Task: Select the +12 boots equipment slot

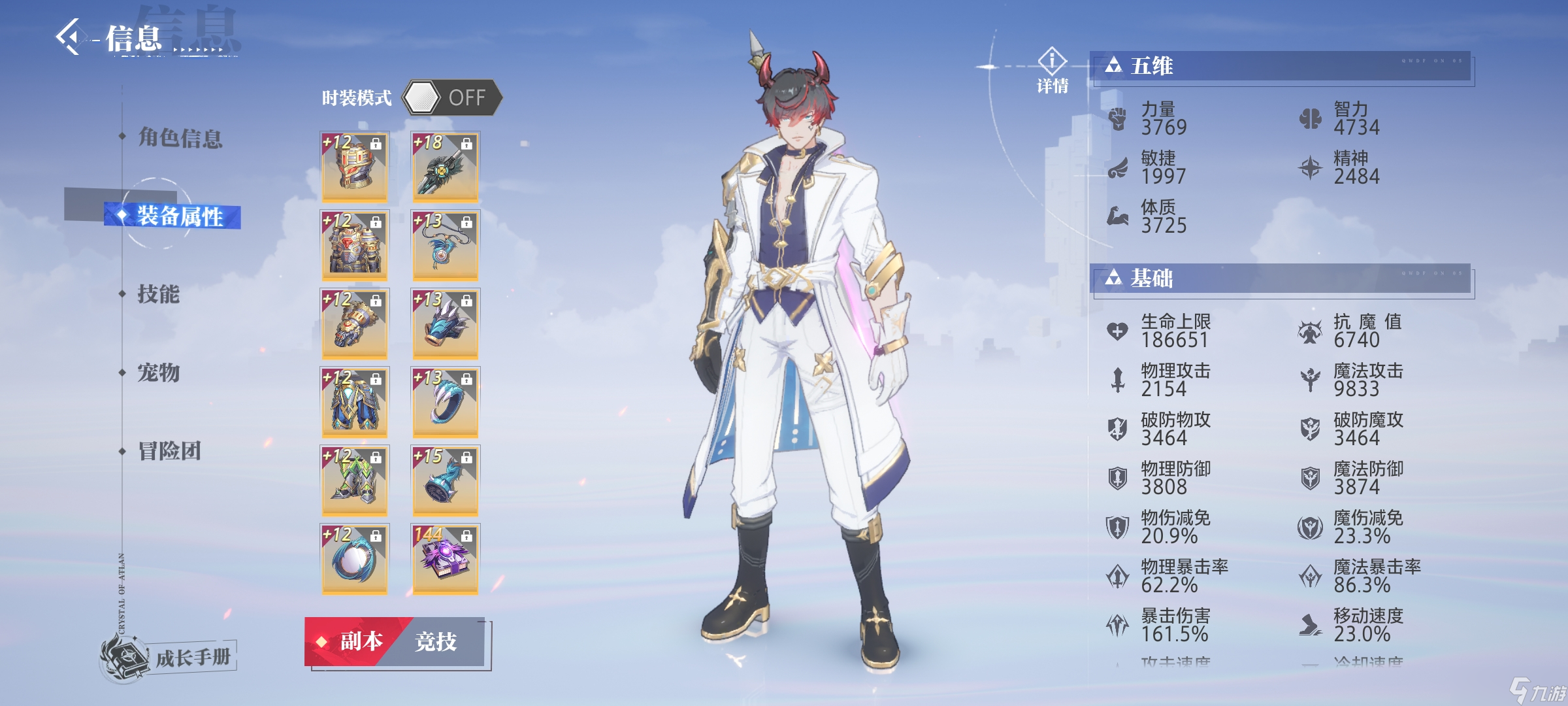Action: 354,480
